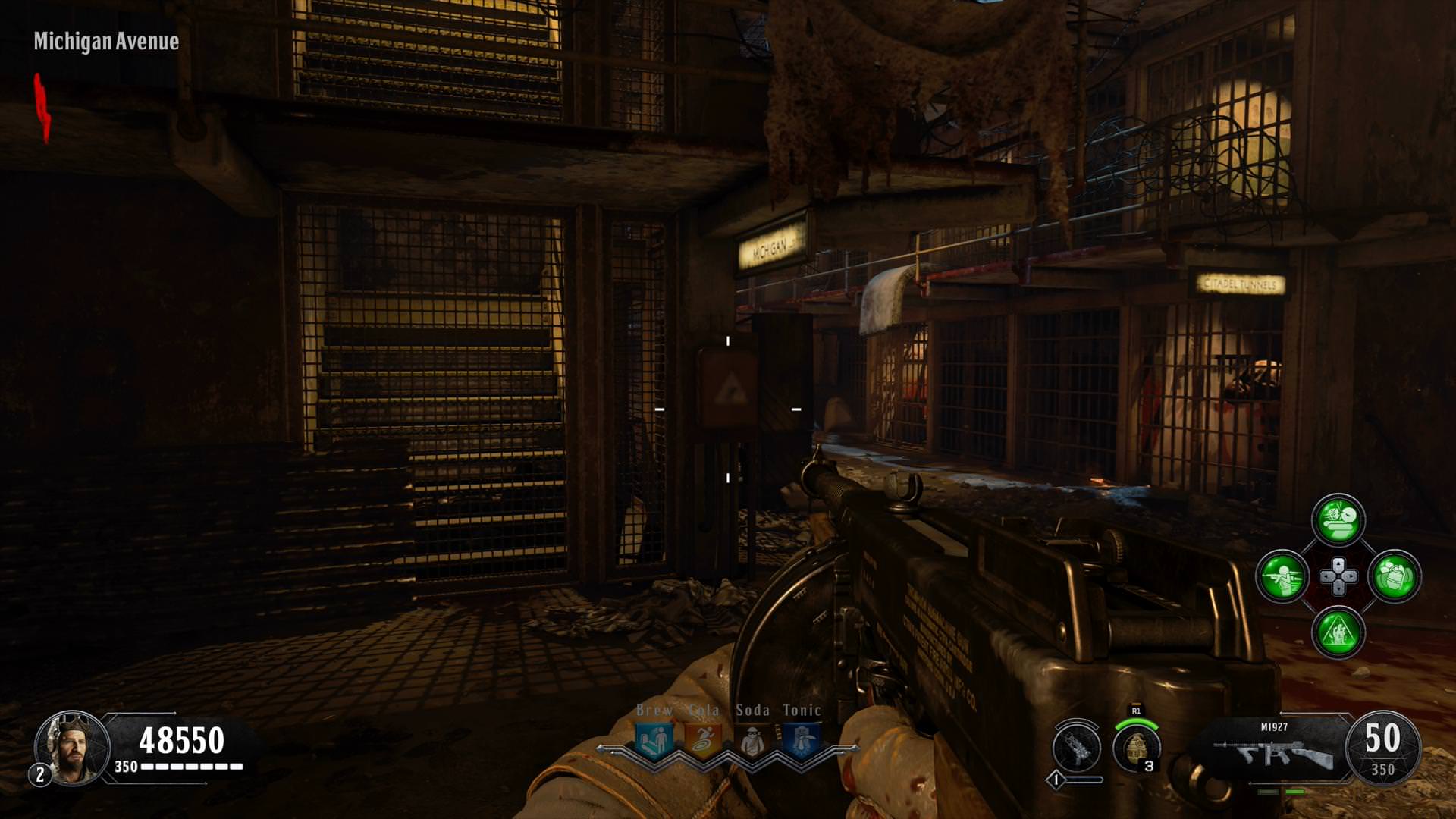Activate the green warning-triangle zombie hand elixir
The image size is (1456, 819).
1338,632
